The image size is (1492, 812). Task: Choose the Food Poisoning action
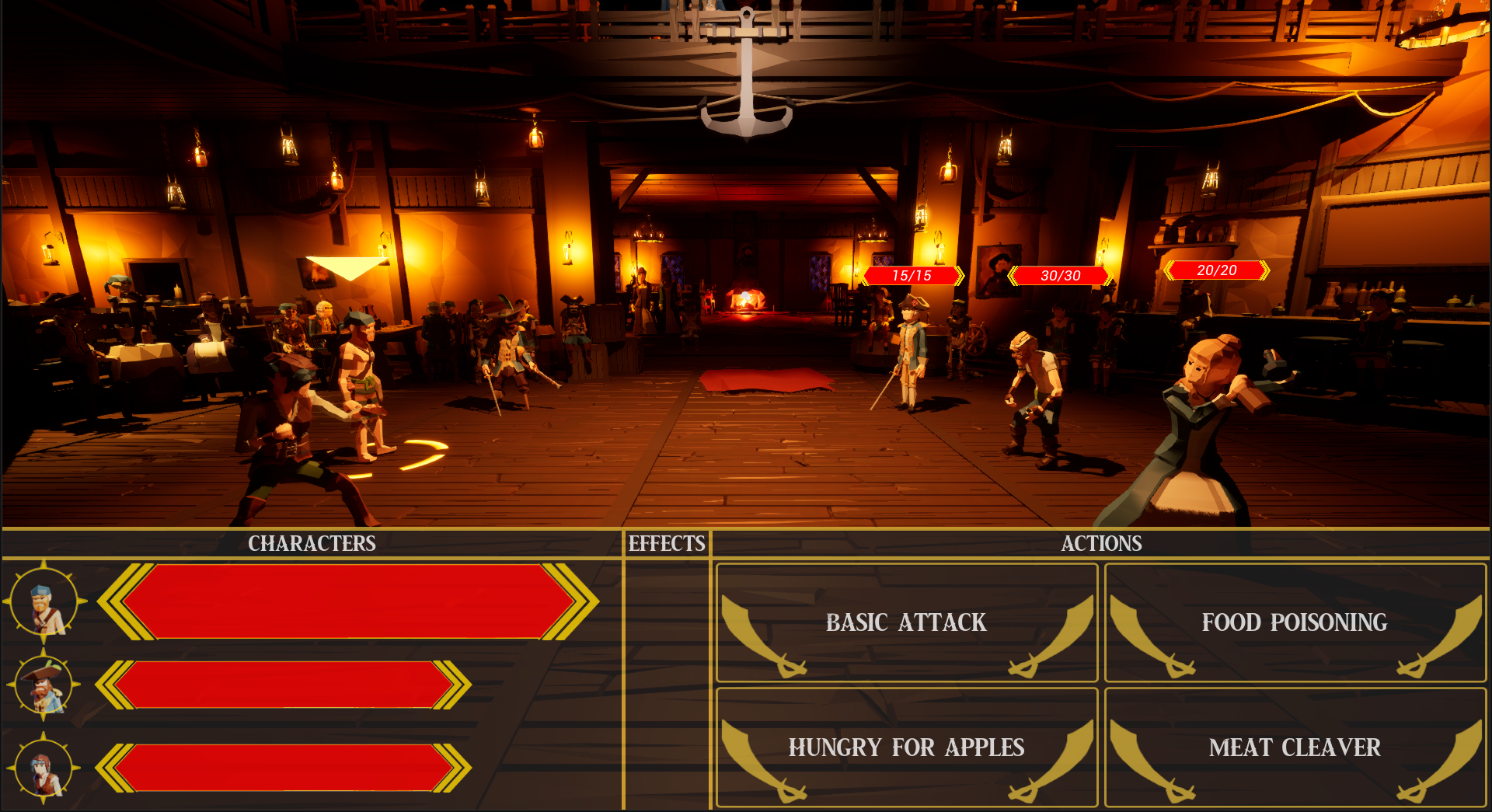(1295, 622)
